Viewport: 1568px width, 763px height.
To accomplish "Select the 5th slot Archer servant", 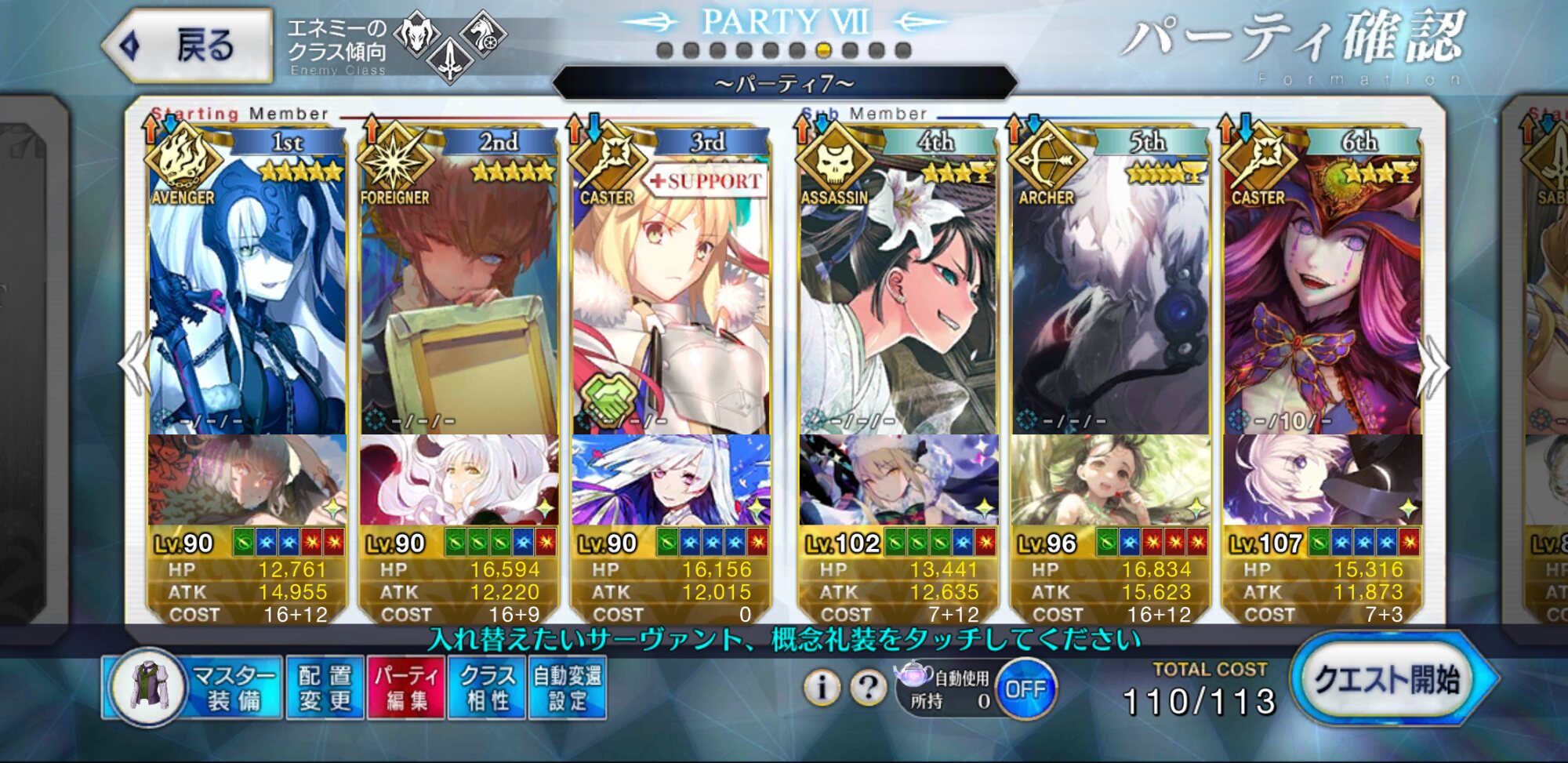I will coord(1109,298).
